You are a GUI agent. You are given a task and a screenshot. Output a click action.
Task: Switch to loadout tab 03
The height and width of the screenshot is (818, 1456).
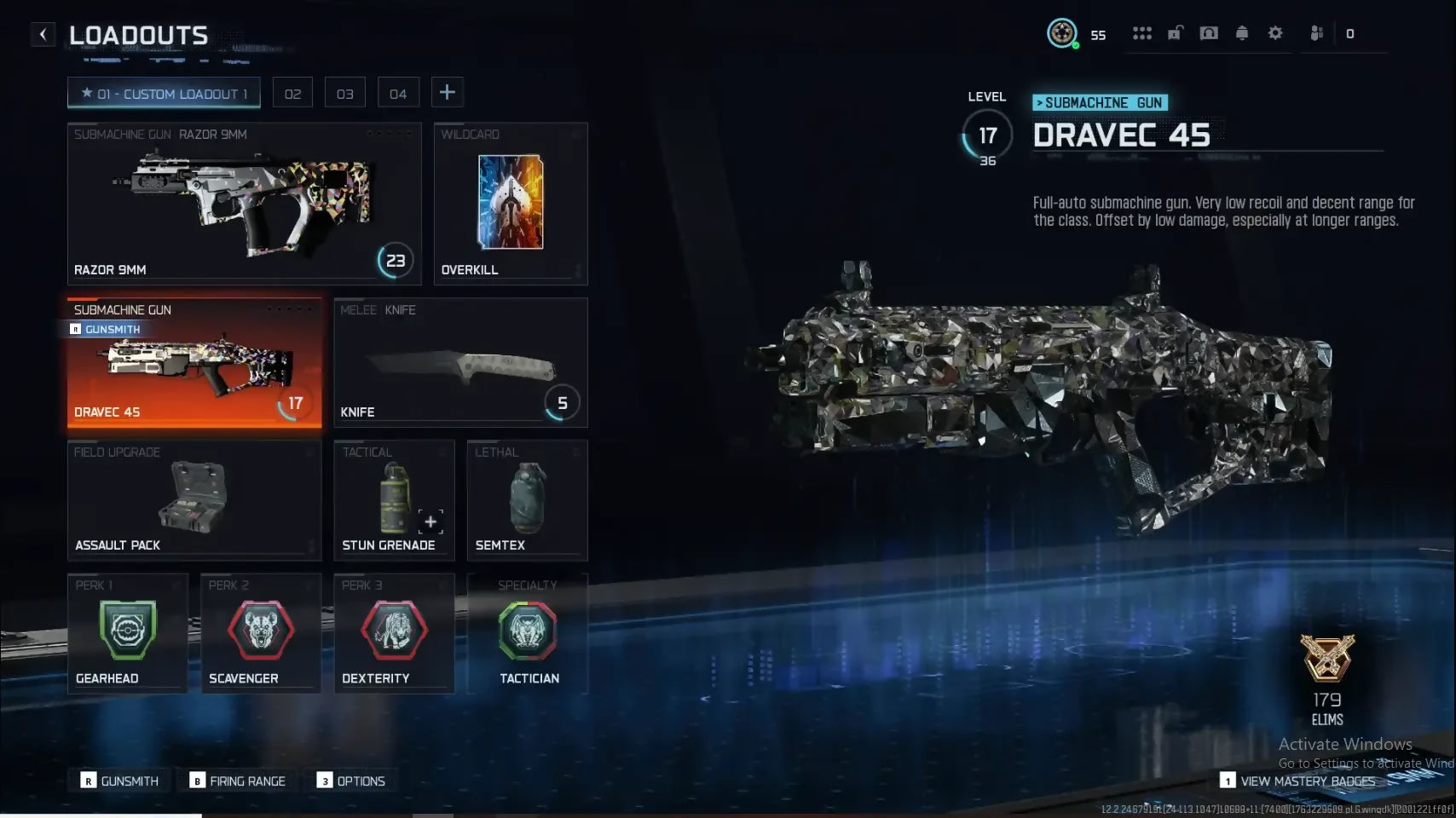tap(344, 93)
